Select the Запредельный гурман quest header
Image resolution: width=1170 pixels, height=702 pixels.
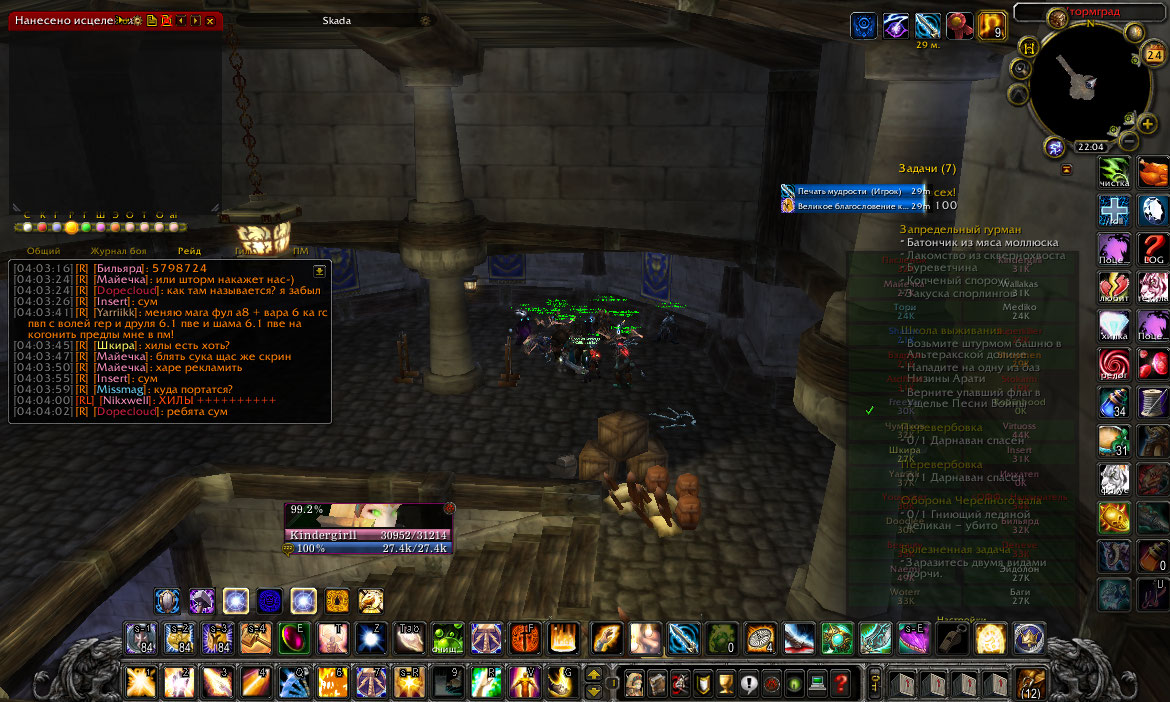pos(960,230)
